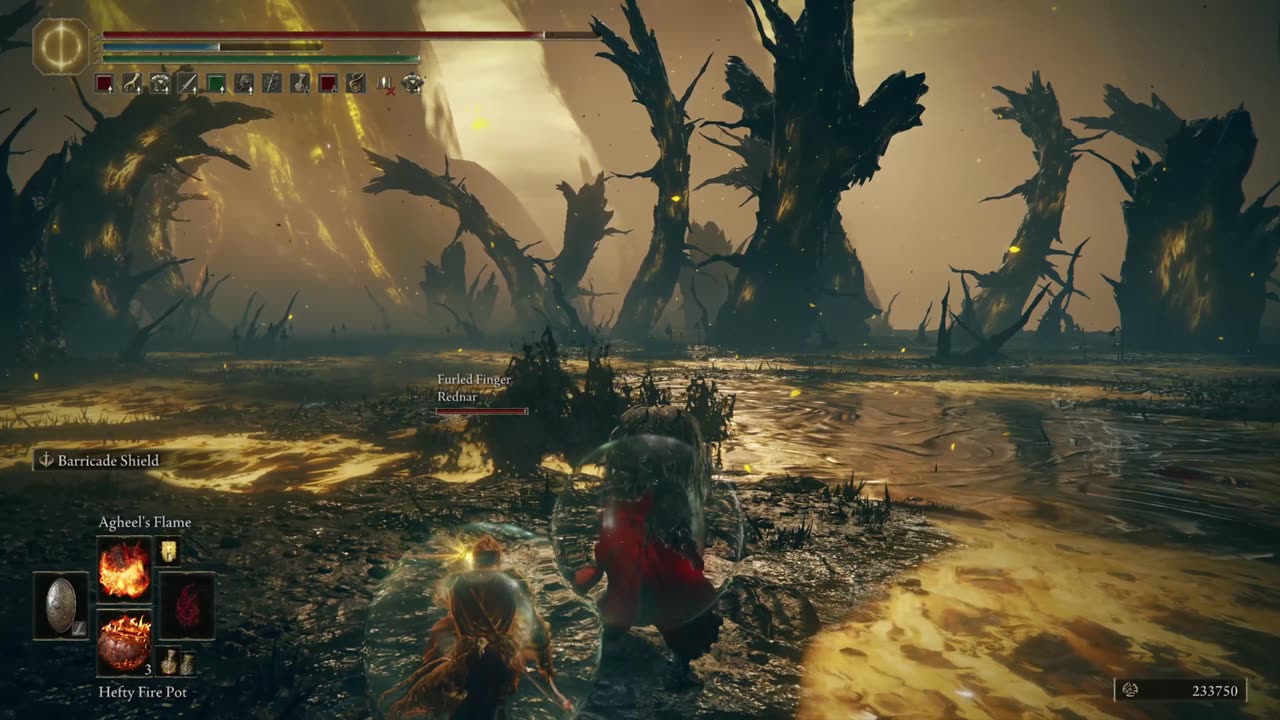1280x720 pixels.
Task: Inspect the coiled serpent buff icon
Action: (x=356, y=84)
